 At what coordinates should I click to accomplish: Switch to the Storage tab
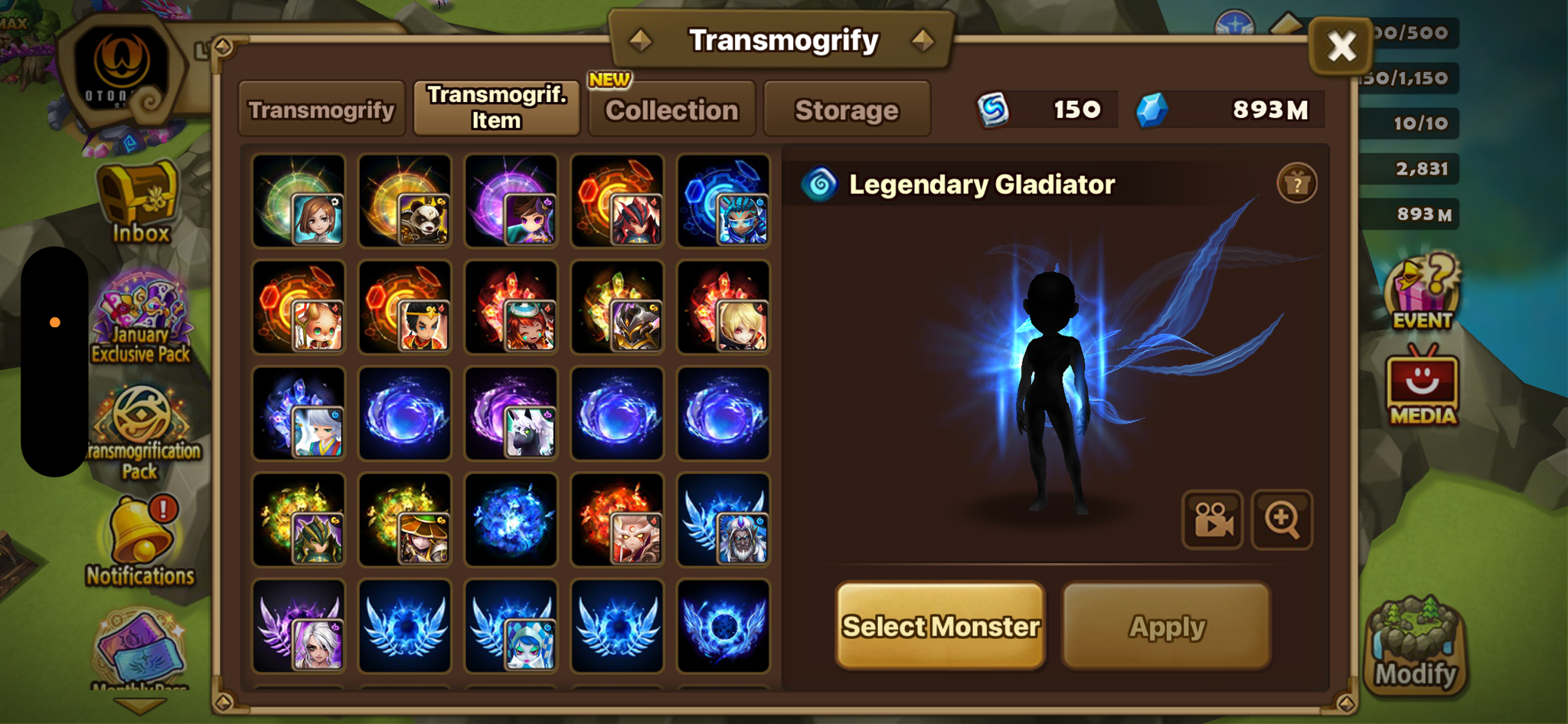847,110
